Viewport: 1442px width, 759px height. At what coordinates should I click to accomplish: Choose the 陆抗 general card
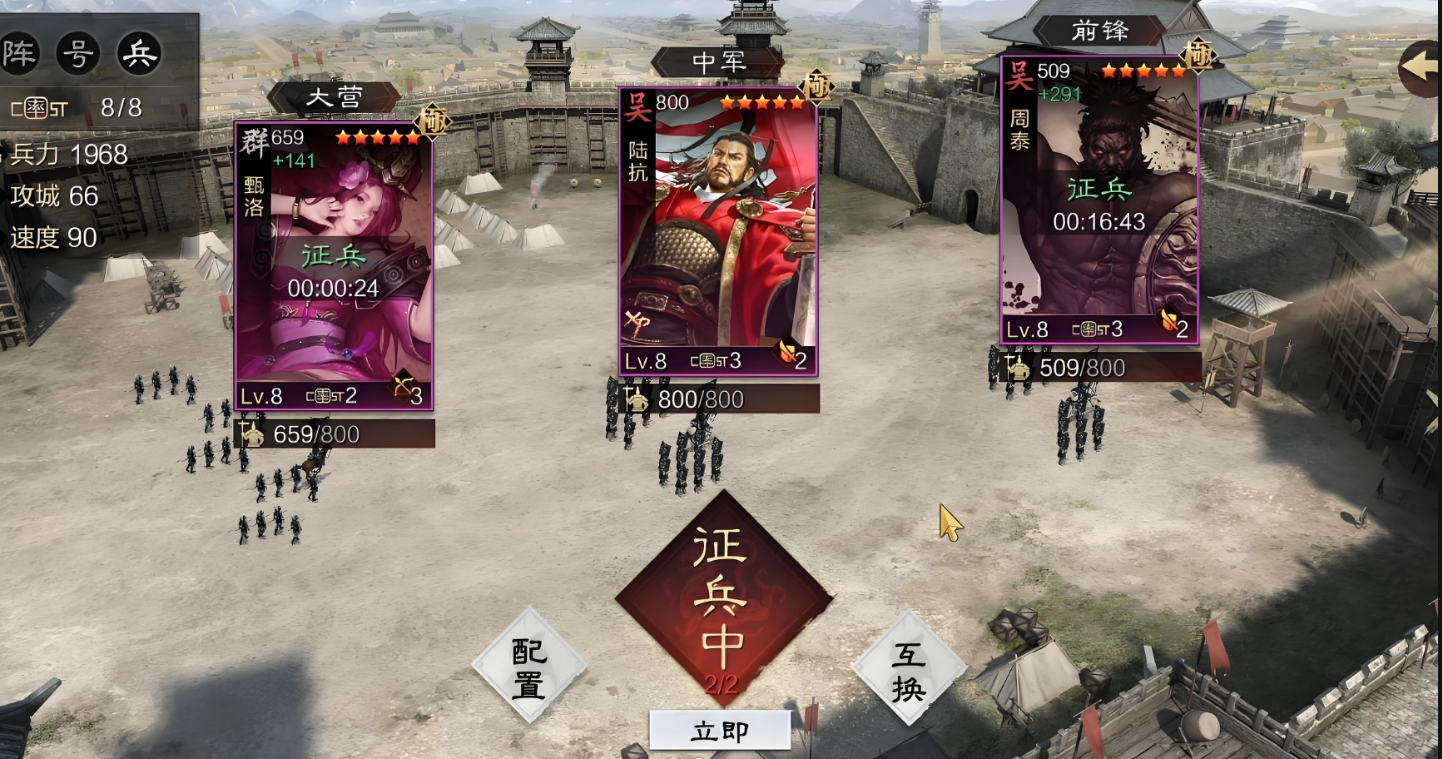pyautogui.click(x=718, y=232)
